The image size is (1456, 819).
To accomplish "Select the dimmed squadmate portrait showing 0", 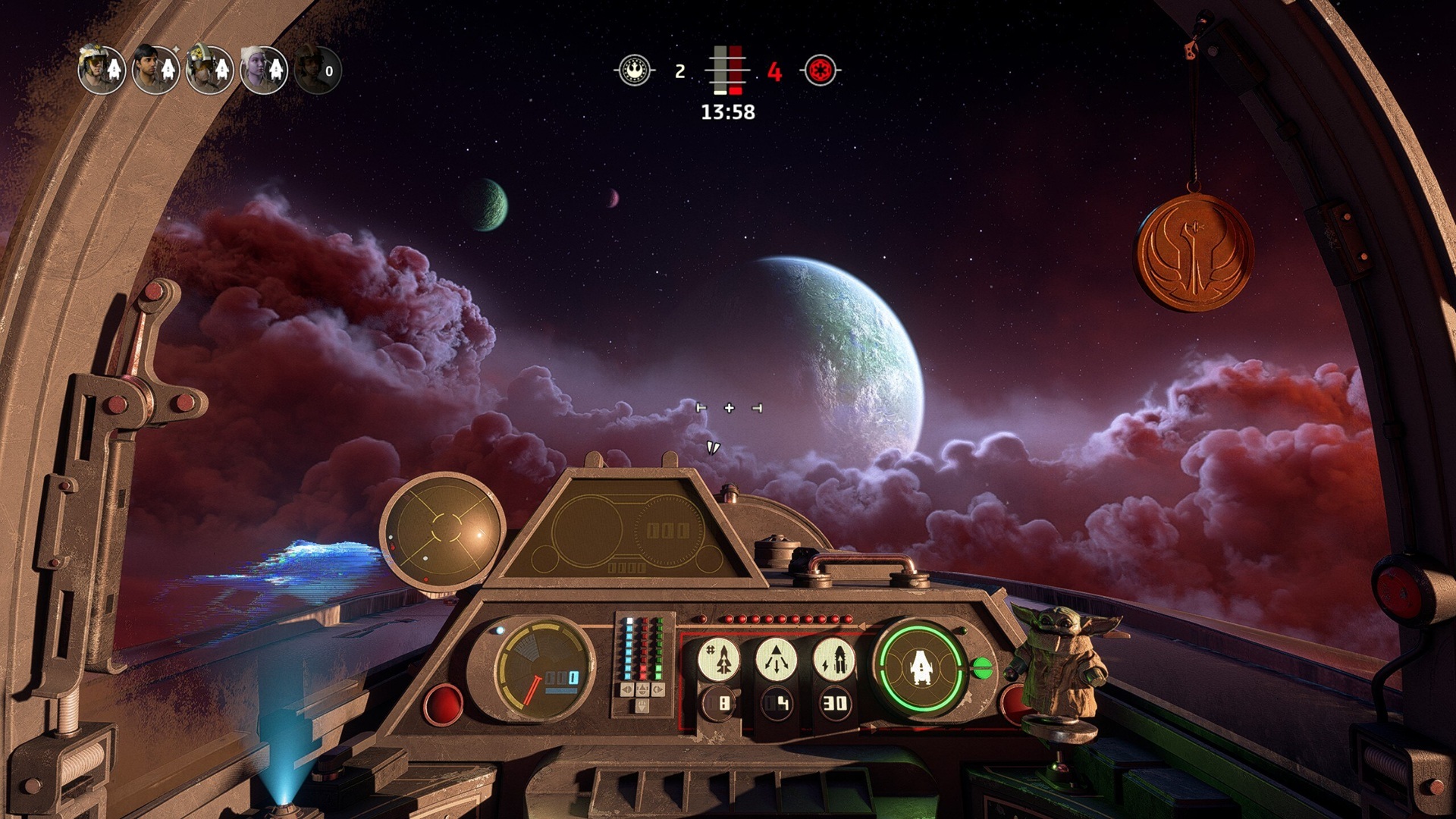I will point(318,70).
